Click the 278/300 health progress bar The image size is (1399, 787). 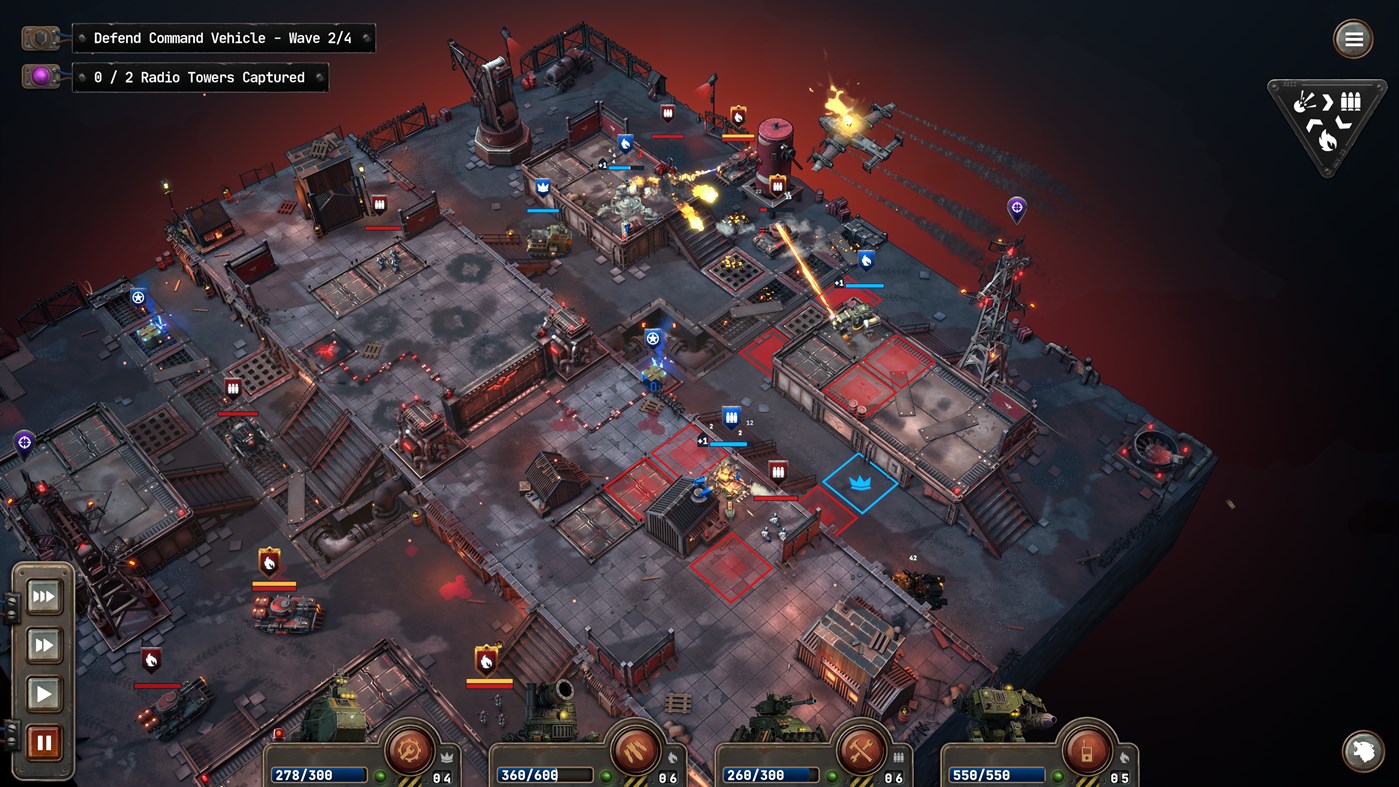(x=318, y=773)
